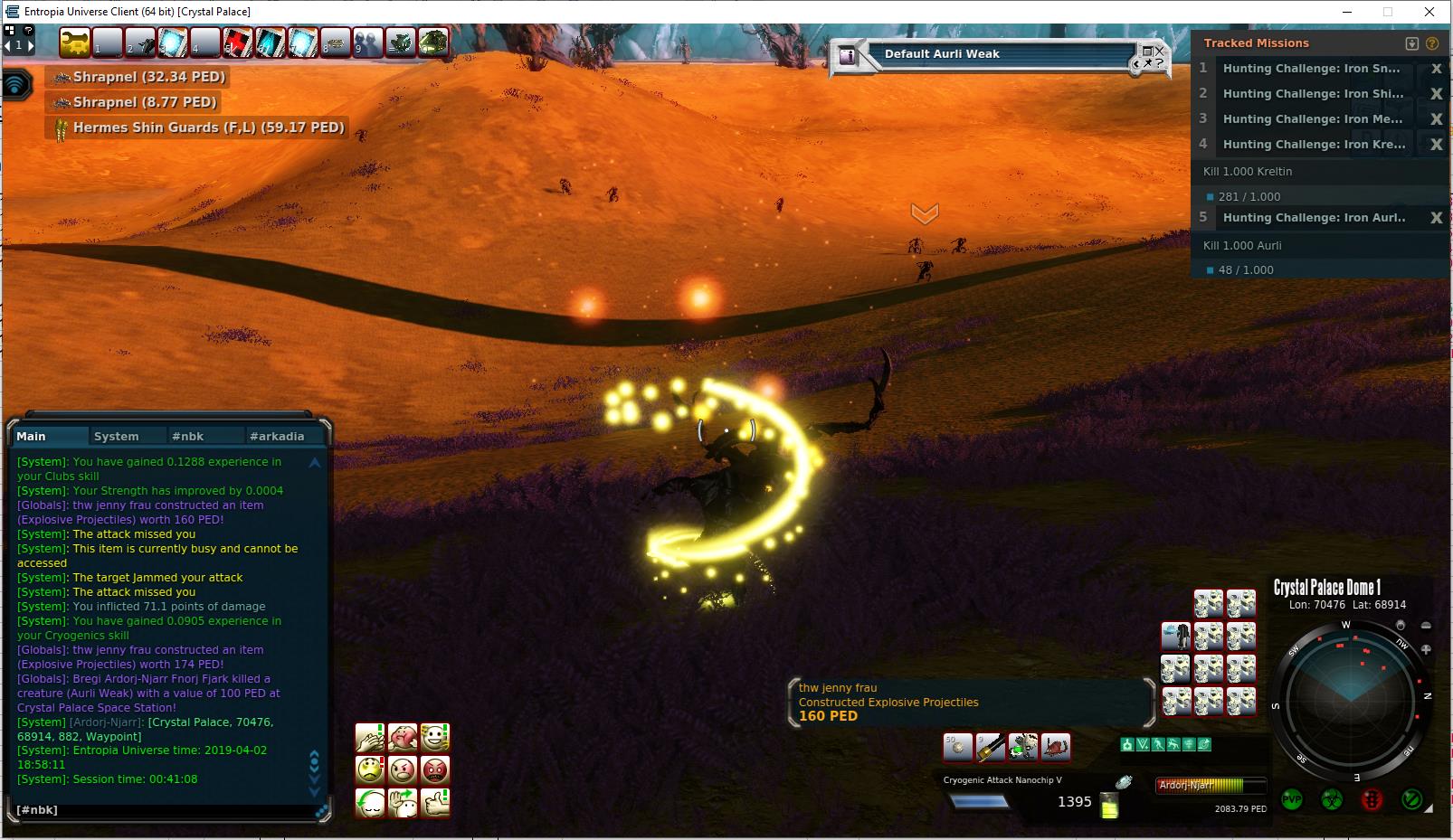Screen dimensions: 1453x840
Task: Toggle the green PVP radar button
Action: (1292, 799)
